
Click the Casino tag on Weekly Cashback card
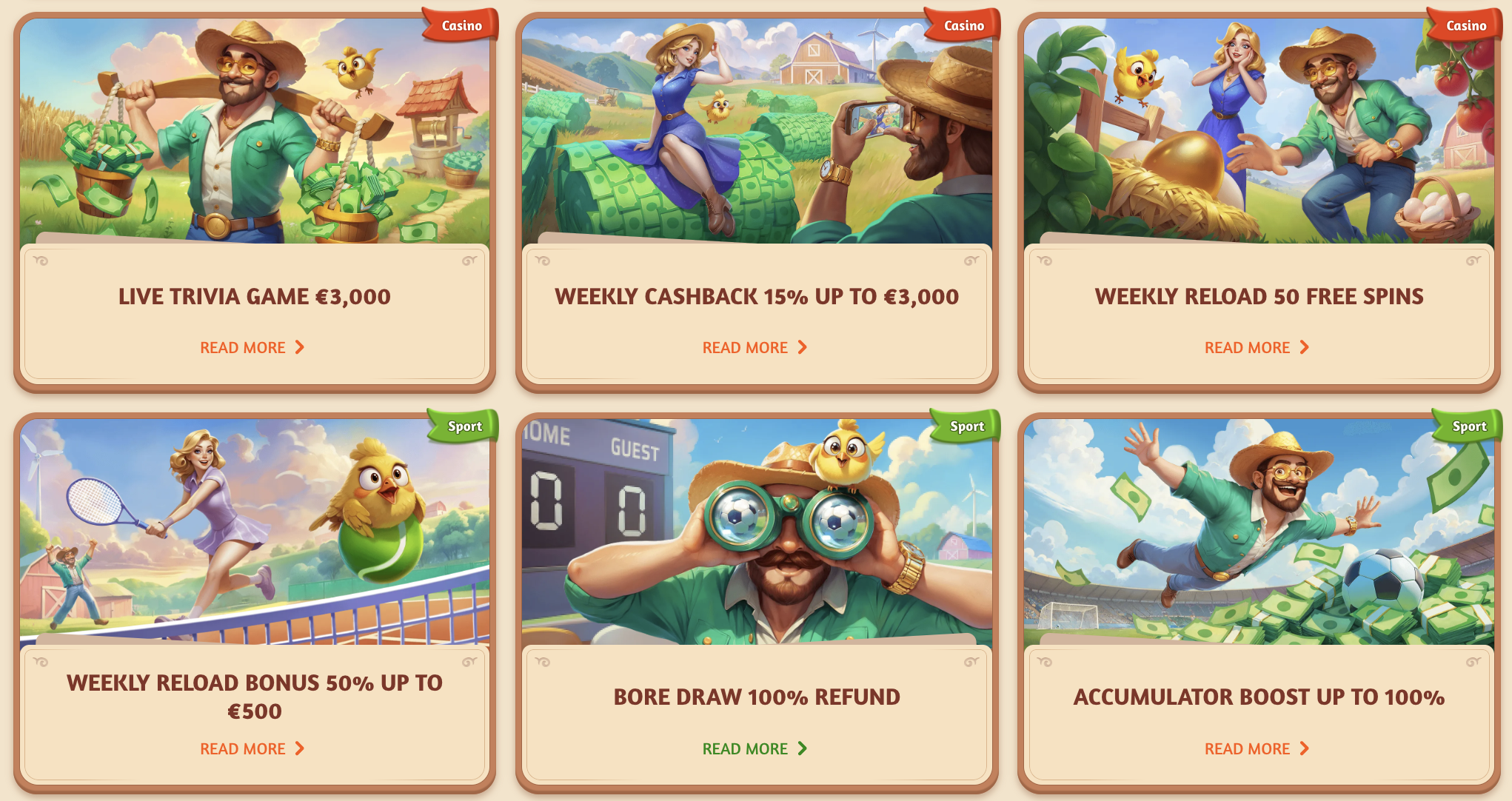[x=965, y=24]
